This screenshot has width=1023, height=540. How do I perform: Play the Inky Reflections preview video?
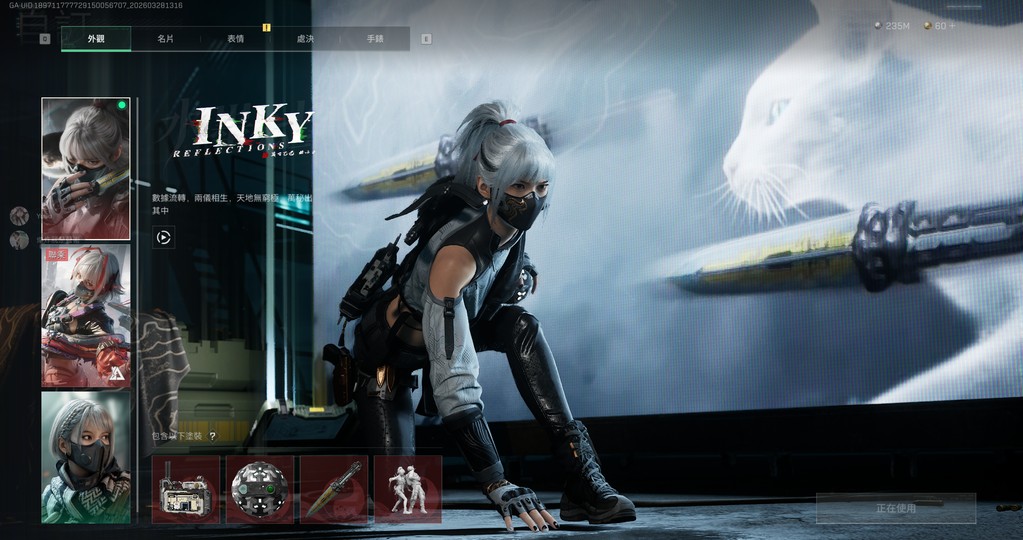tap(163, 238)
